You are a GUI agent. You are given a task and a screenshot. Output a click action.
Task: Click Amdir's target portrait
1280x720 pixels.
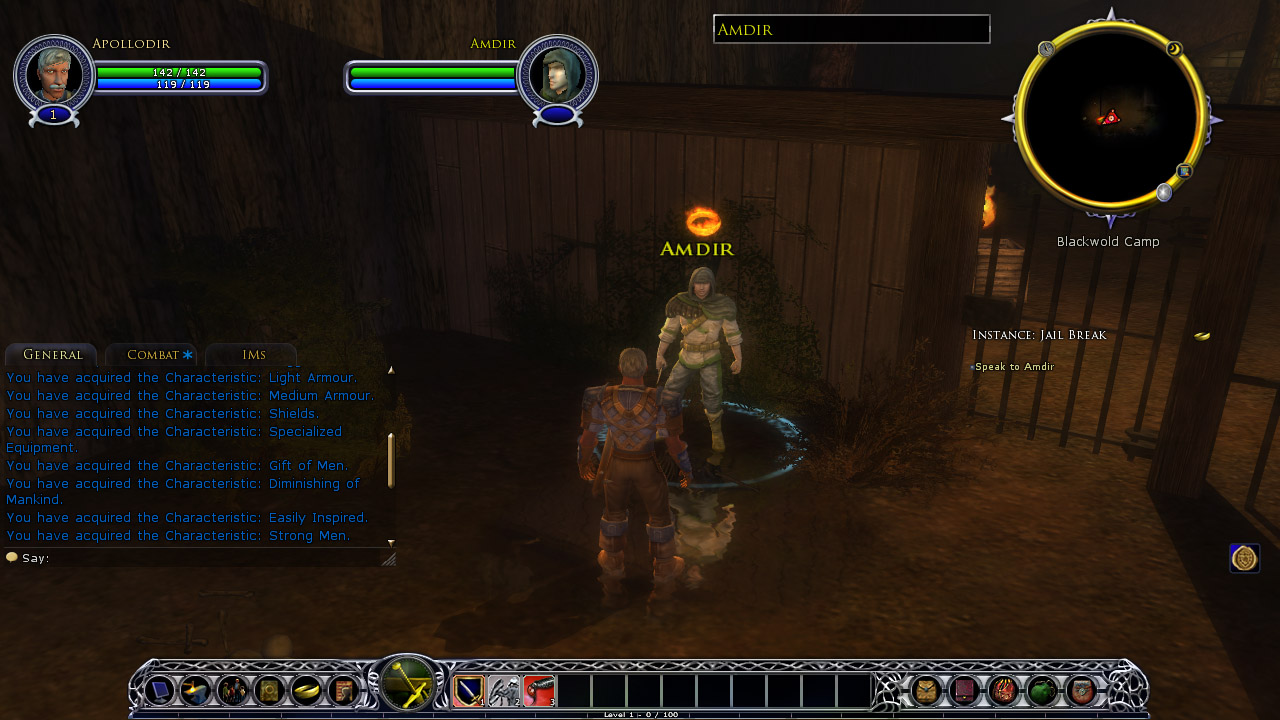[x=557, y=73]
